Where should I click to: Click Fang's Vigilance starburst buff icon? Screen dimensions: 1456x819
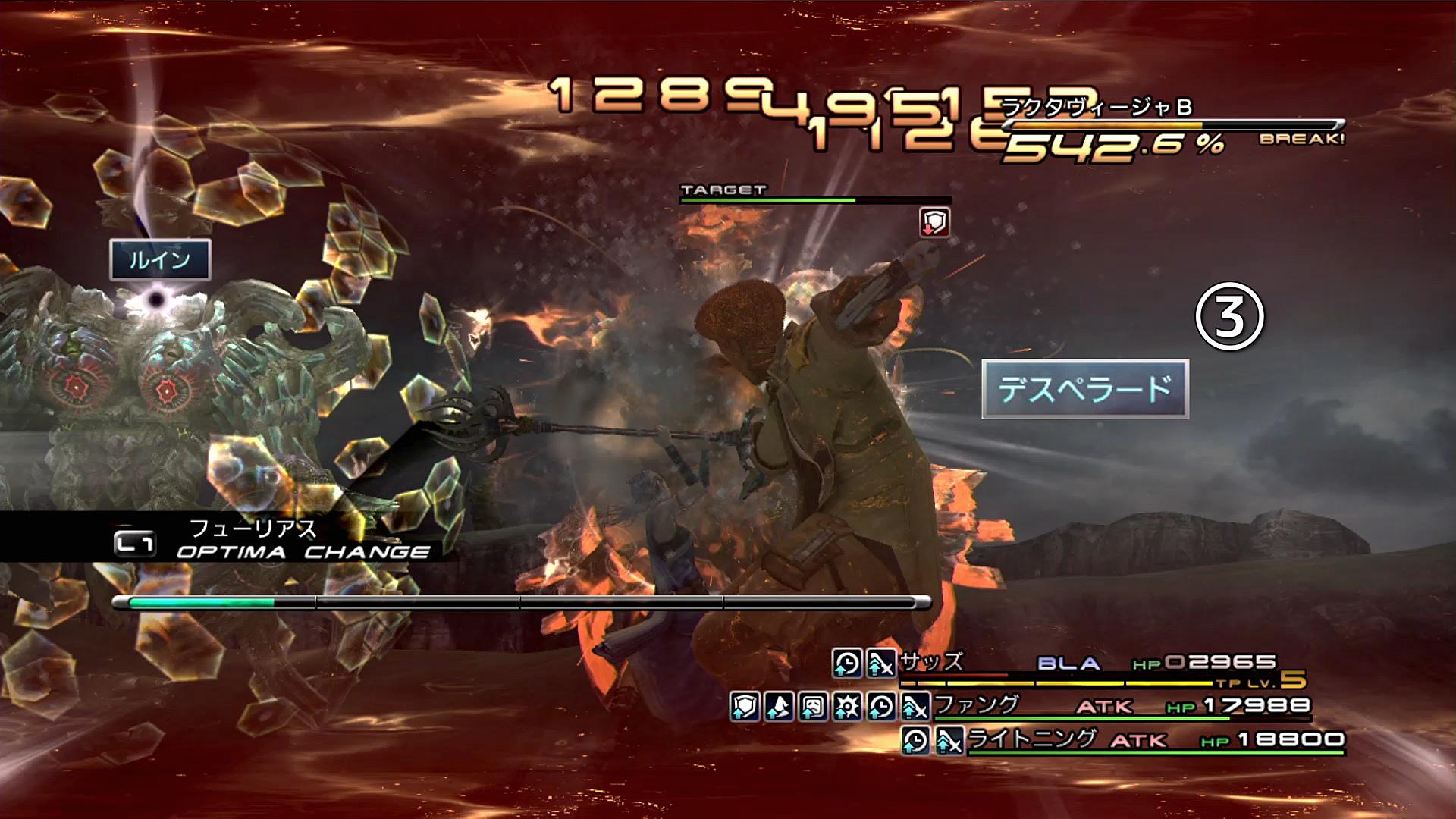[x=847, y=707]
